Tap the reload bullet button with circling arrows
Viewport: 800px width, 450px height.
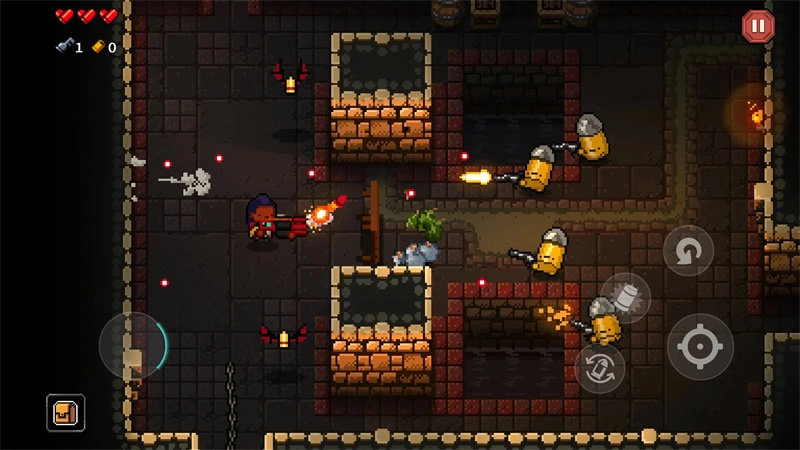click(600, 367)
